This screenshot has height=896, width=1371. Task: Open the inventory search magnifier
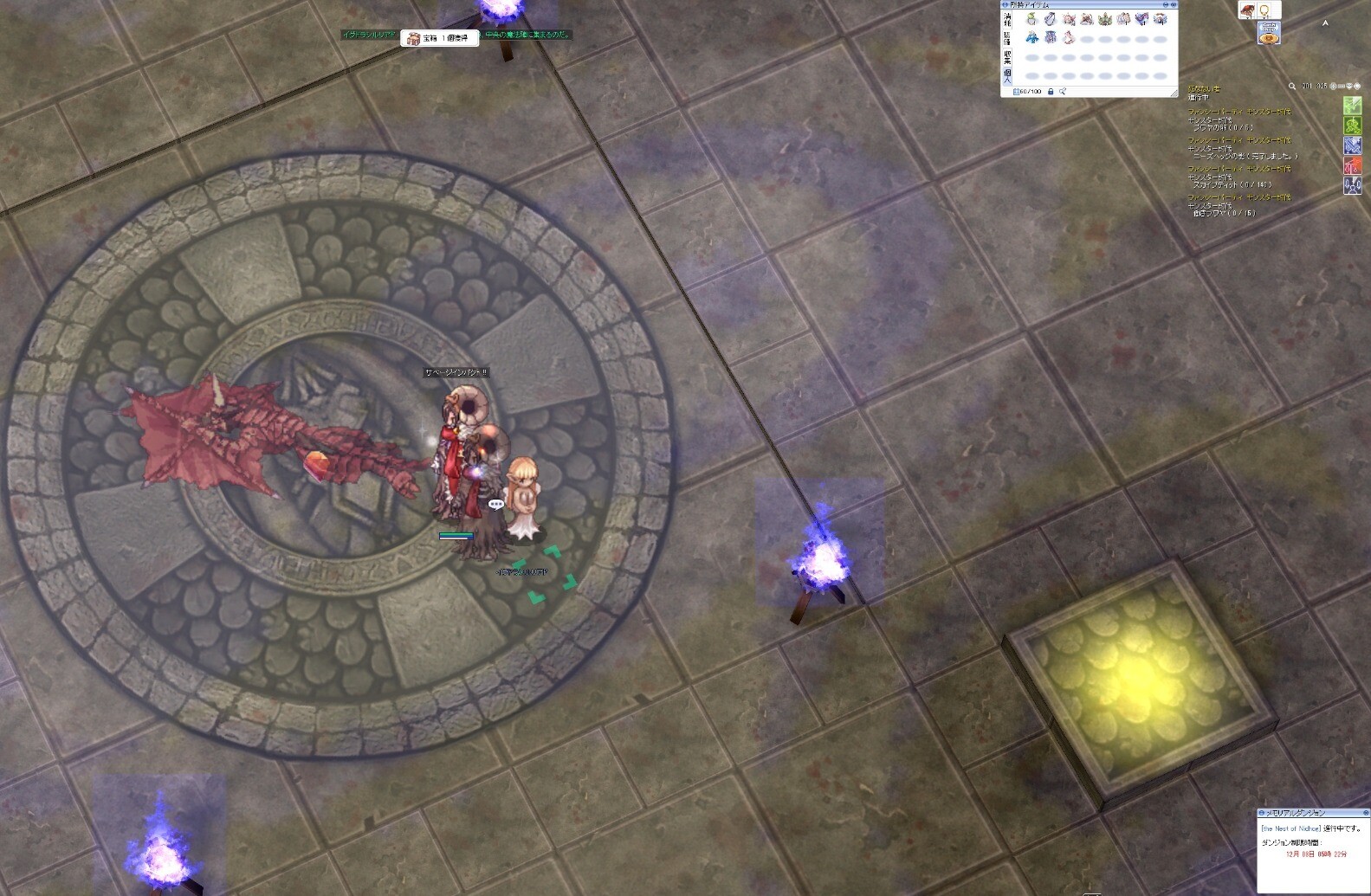[1063, 92]
